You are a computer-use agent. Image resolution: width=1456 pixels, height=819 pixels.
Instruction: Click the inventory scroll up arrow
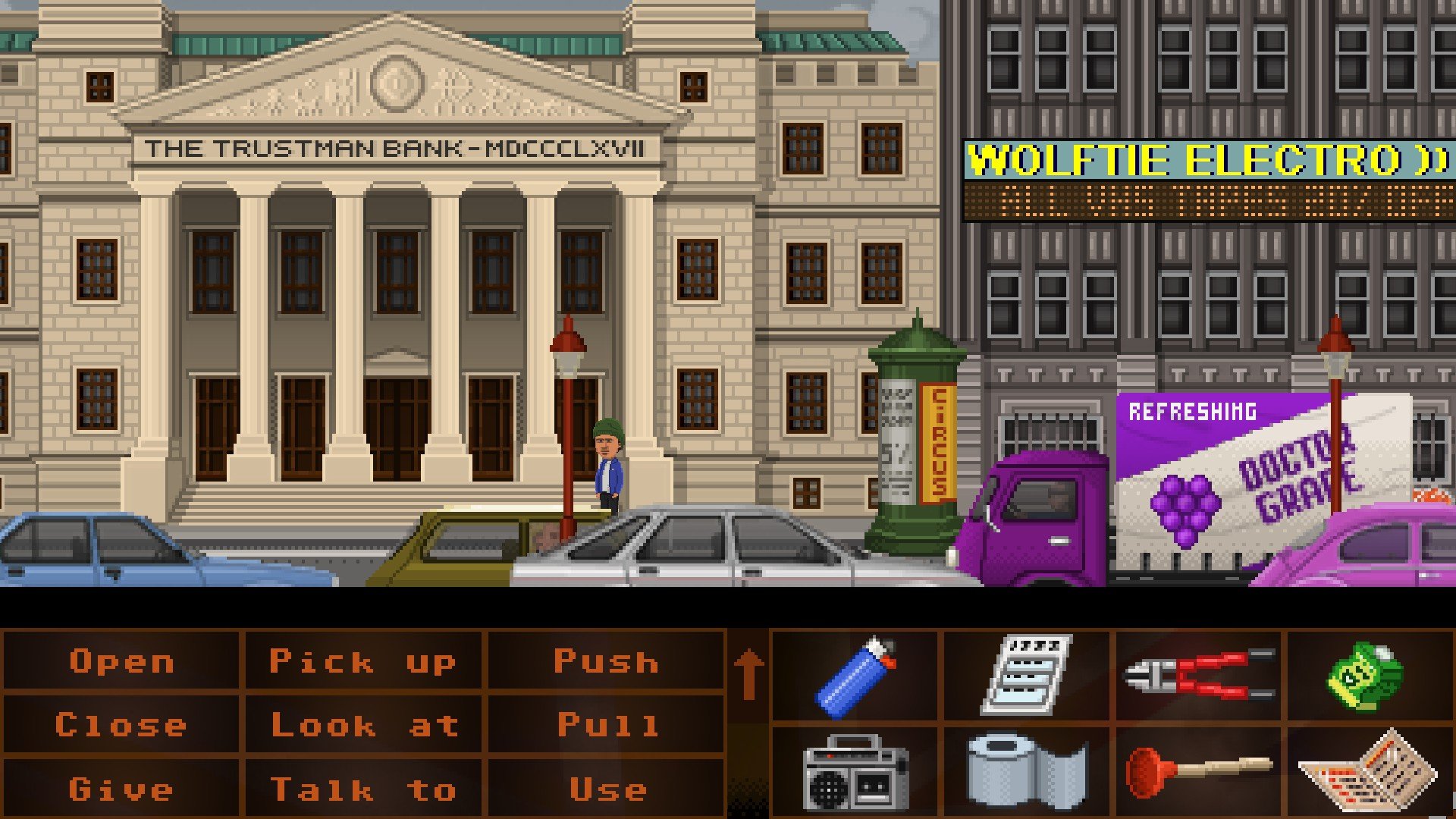(748, 675)
